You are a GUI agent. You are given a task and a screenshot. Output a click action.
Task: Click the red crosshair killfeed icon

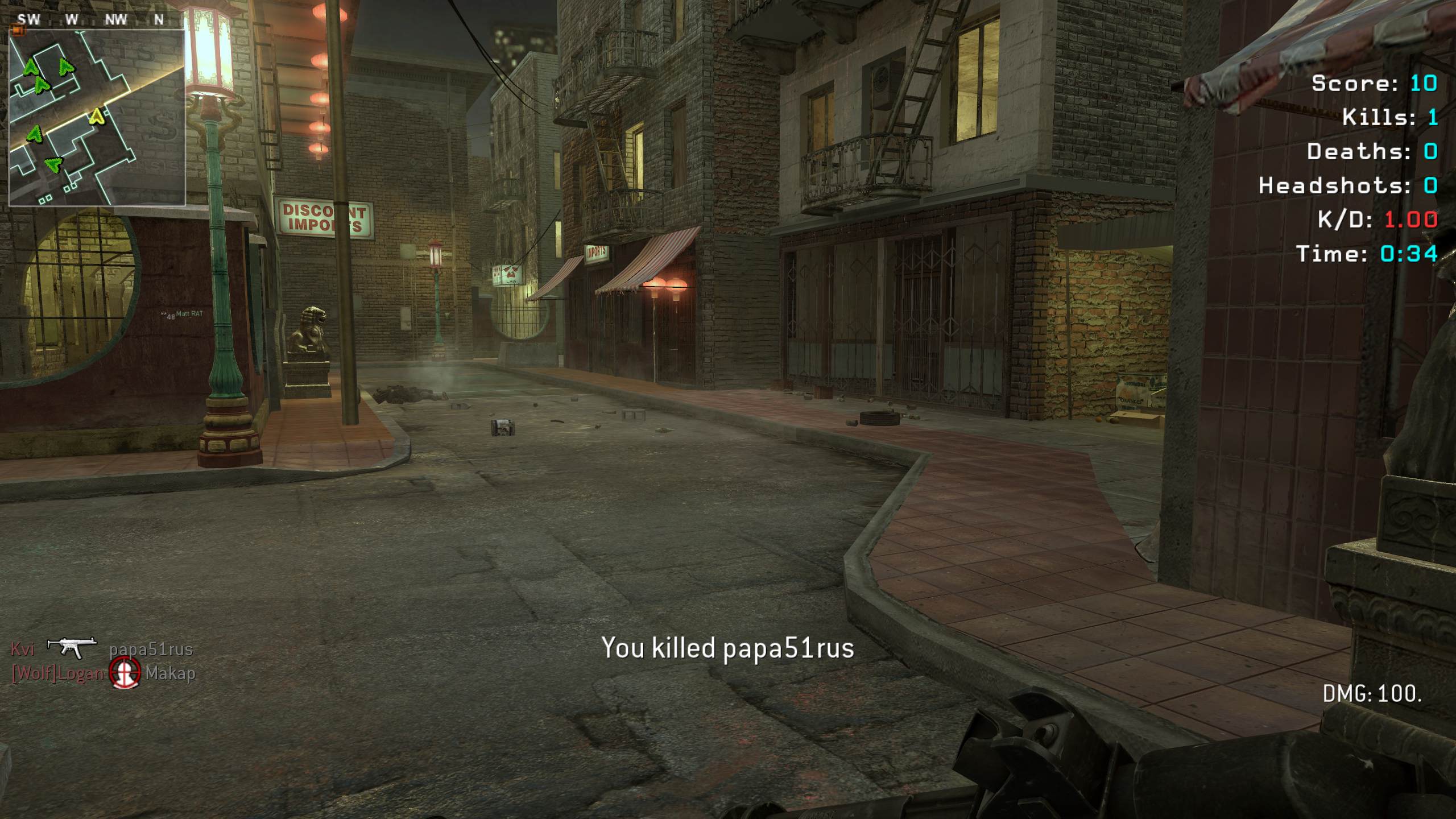coord(125,673)
